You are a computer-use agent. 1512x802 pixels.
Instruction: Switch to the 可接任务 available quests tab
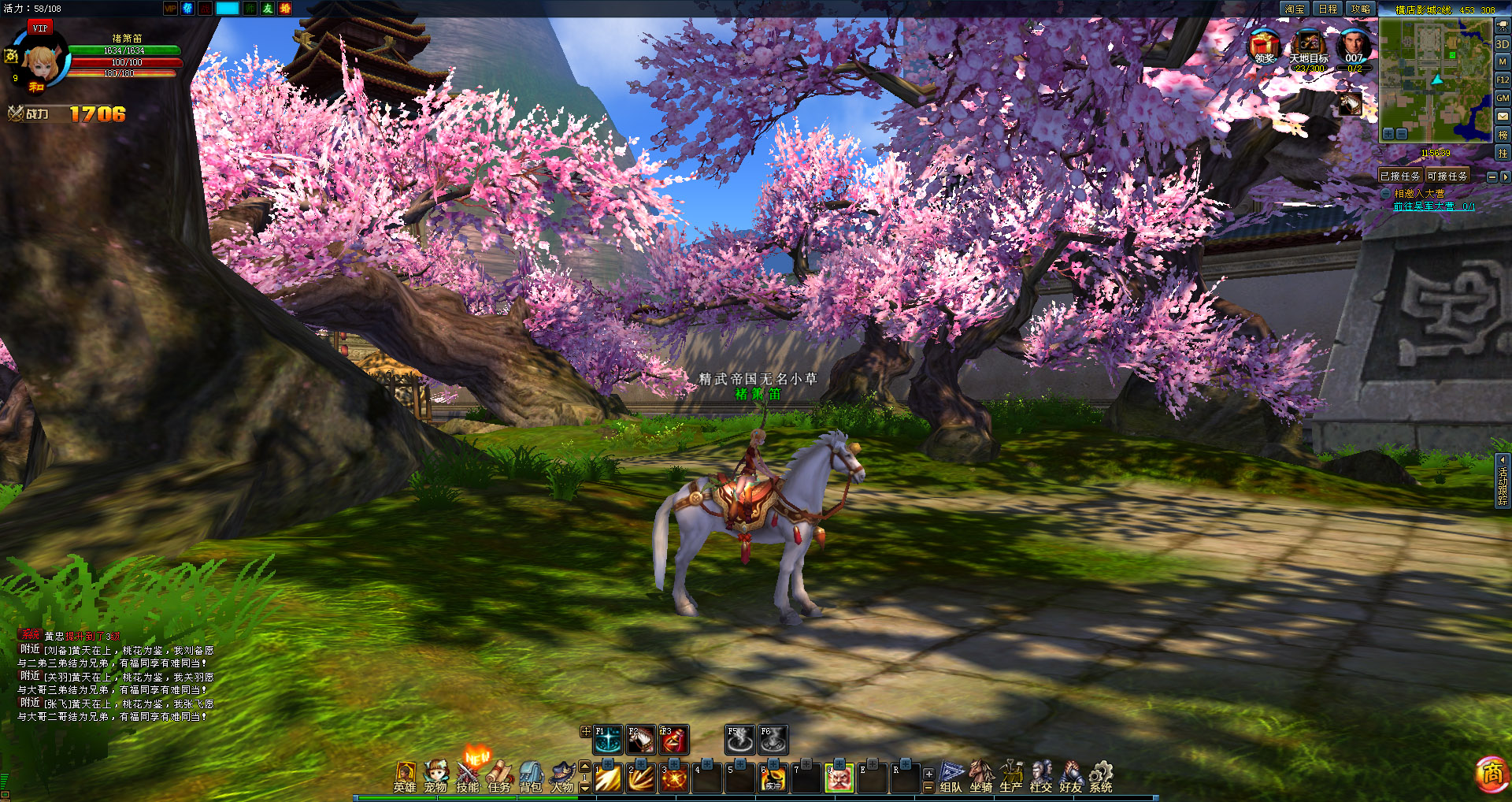[x=1447, y=176]
